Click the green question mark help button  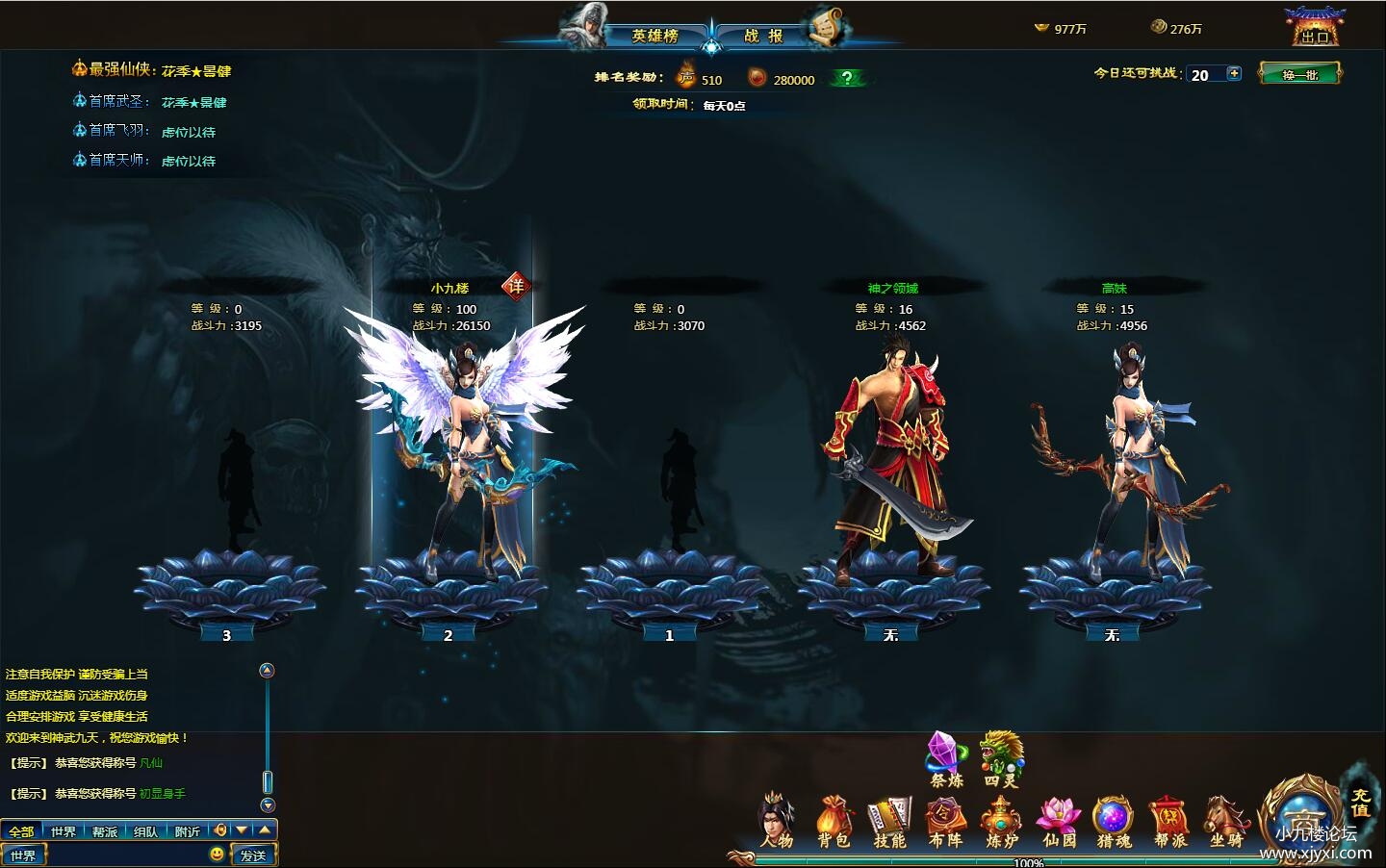tap(846, 79)
